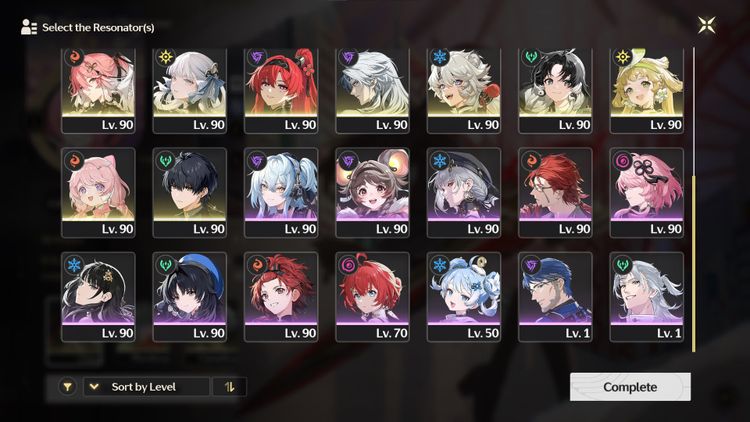Viewport: 750px width, 422px height.
Task: Open the resonator filter funnel icon
Action: click(67, 387)
